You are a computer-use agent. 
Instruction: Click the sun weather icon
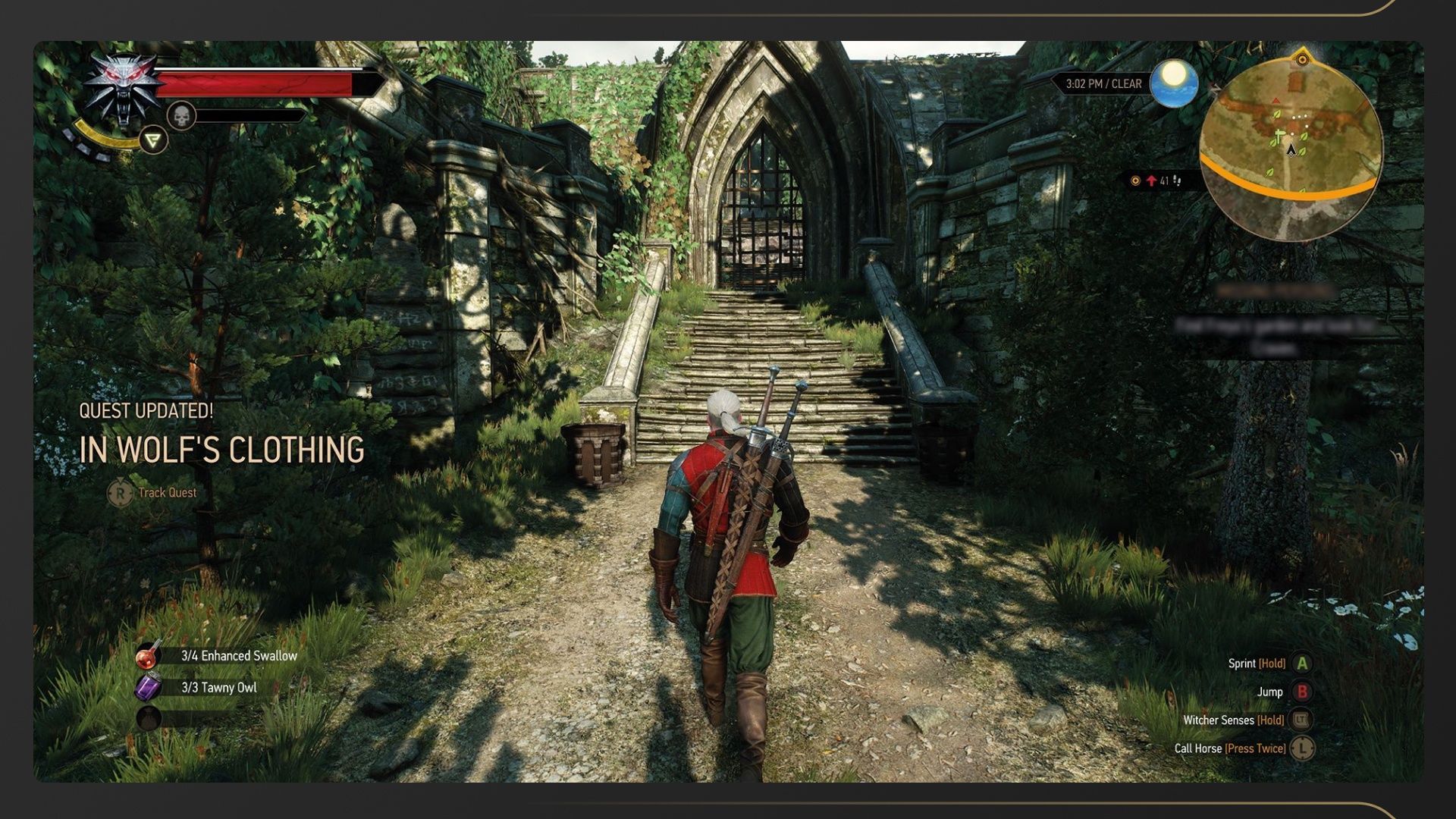tap(1173, 83)
